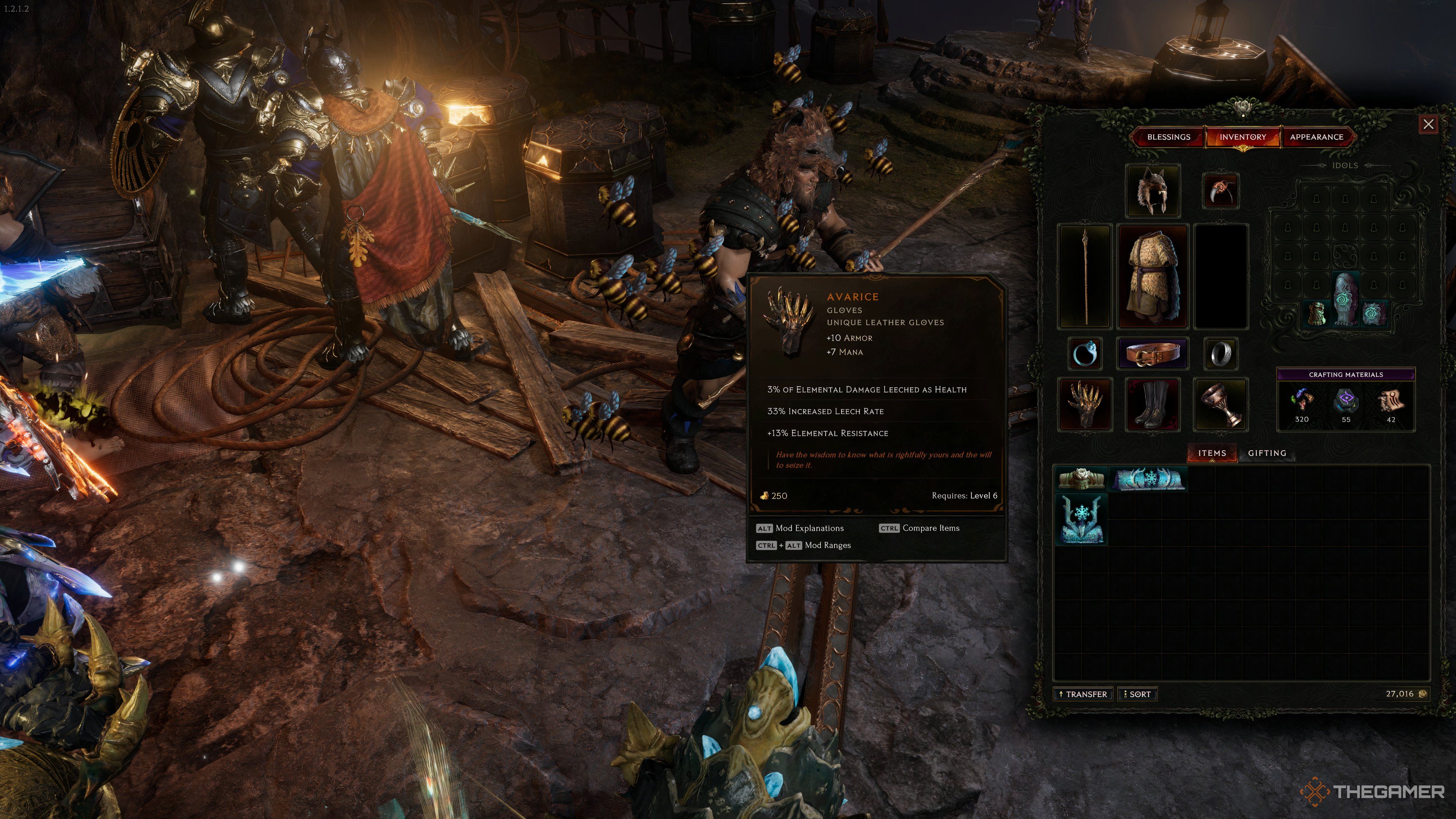Viewport: 1456px width, 819px height.
Task: Close the inventory panel
Action: coord(1428,124)
